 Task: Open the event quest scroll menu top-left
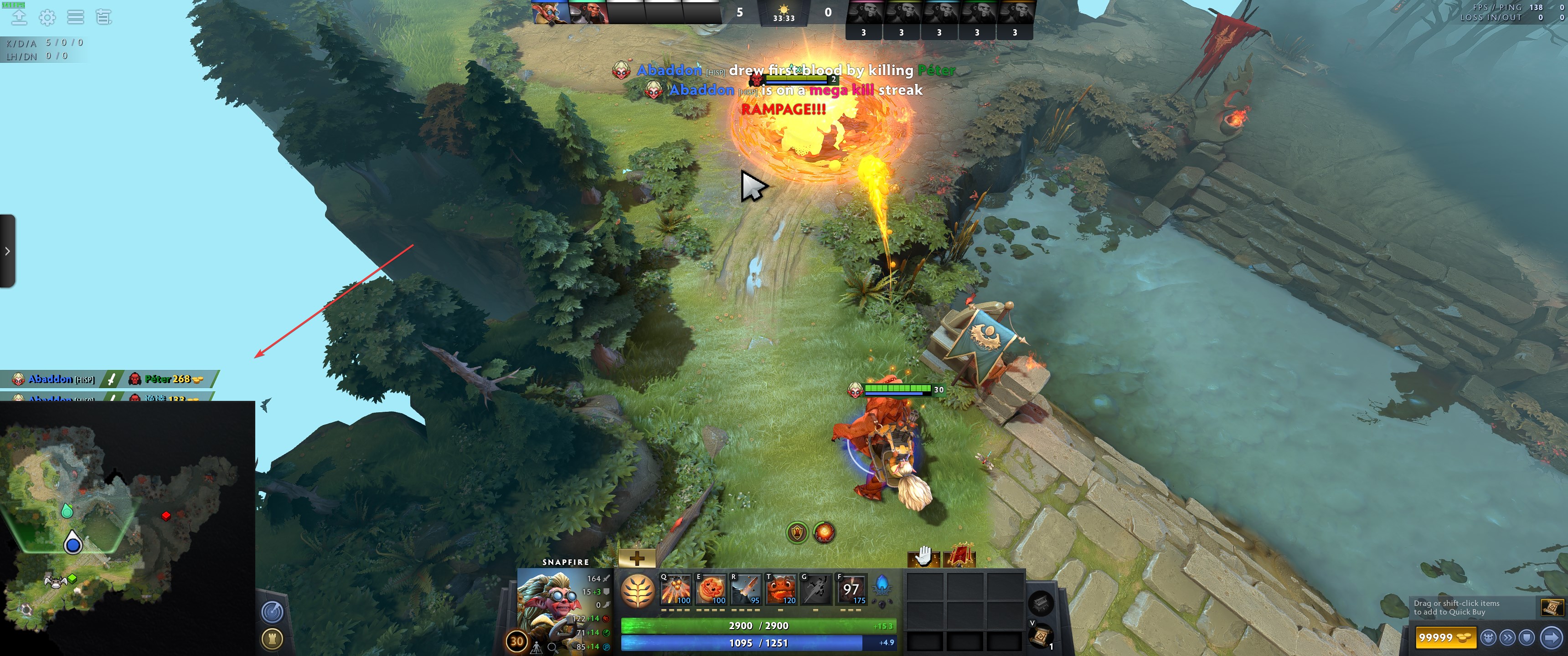point(103,17)
